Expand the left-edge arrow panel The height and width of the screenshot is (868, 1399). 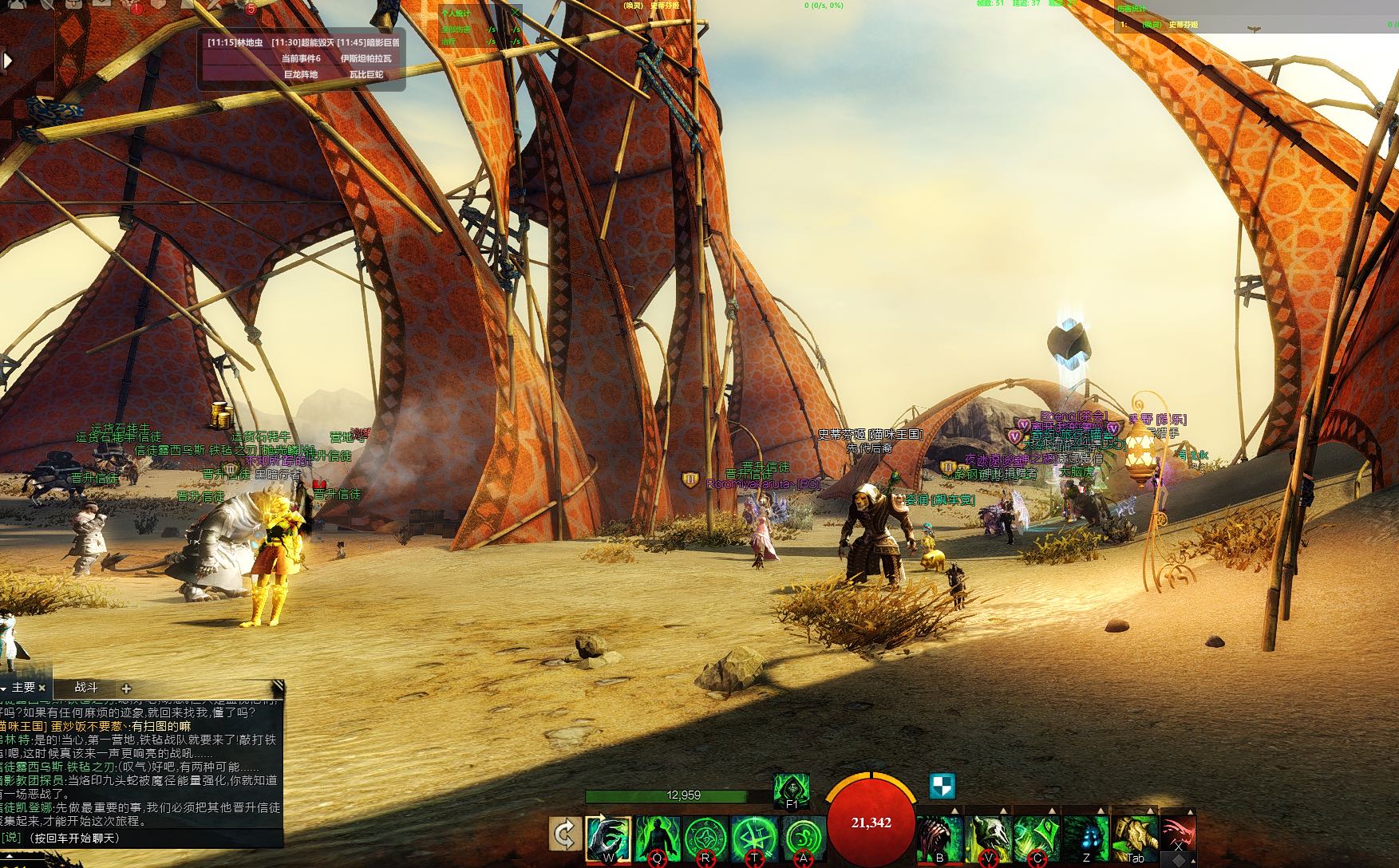pos(8,60)
